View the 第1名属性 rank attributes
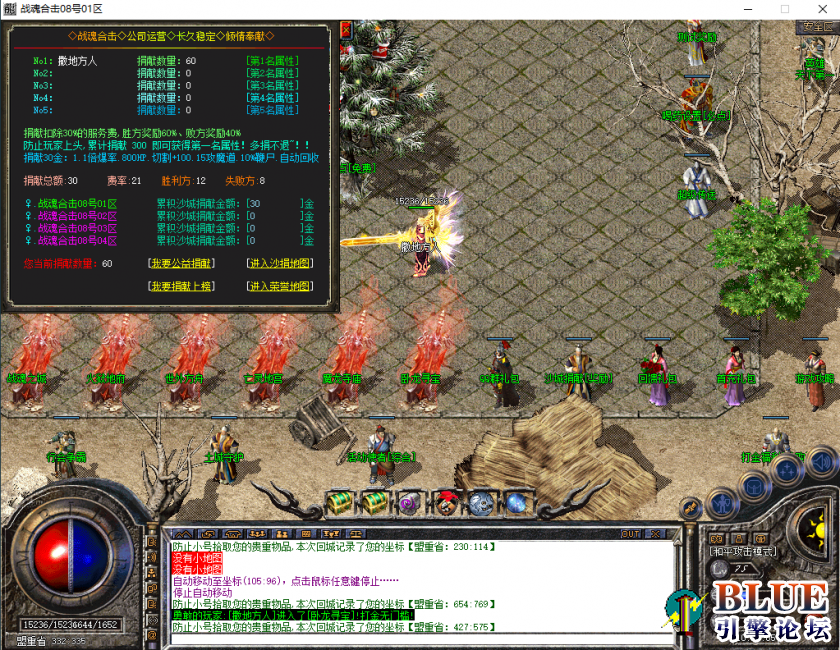 (272, 61)
